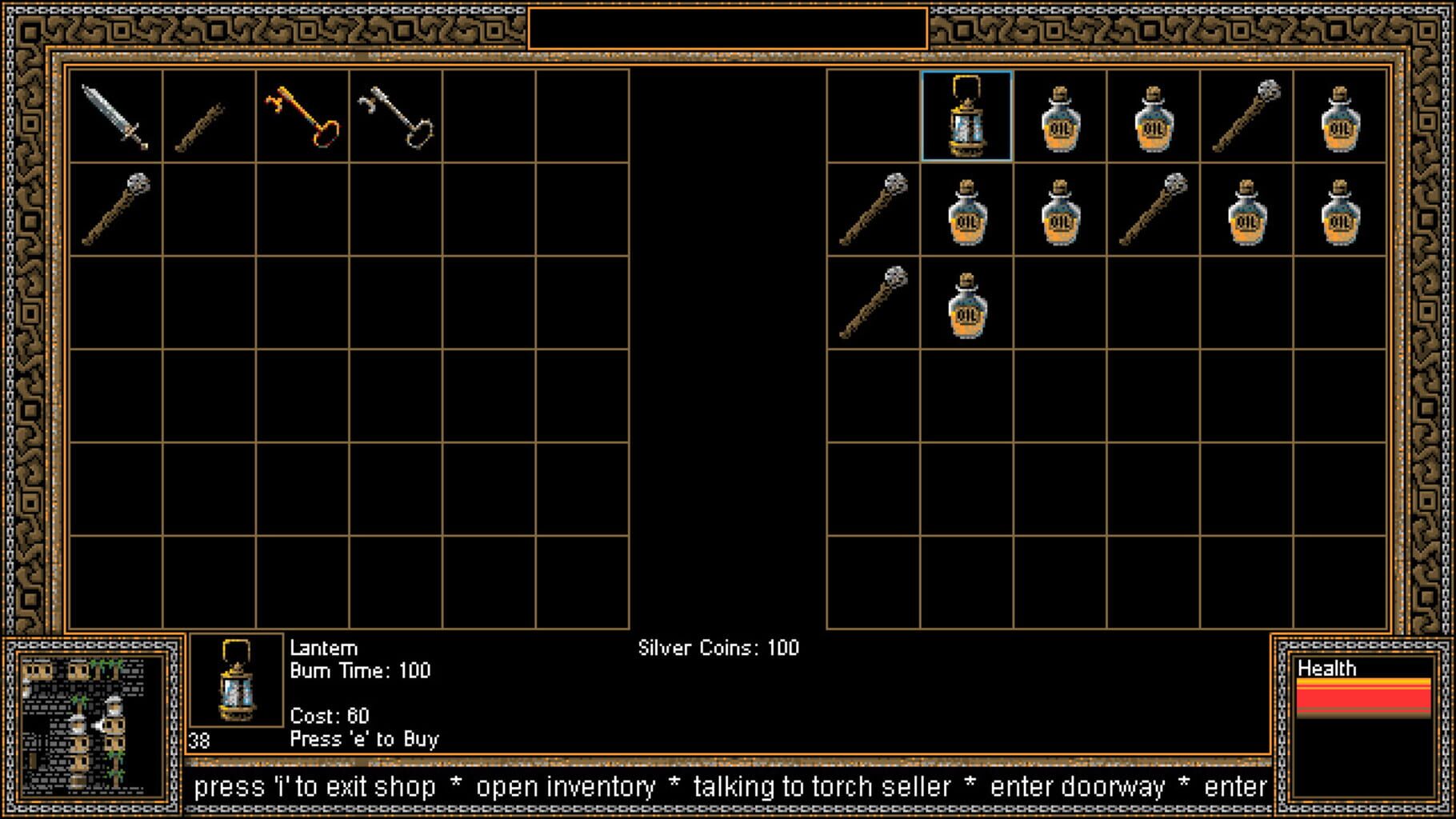
Task: Click the gold key in the inventory
Action: pyautogui.click(x=302, y=118)
